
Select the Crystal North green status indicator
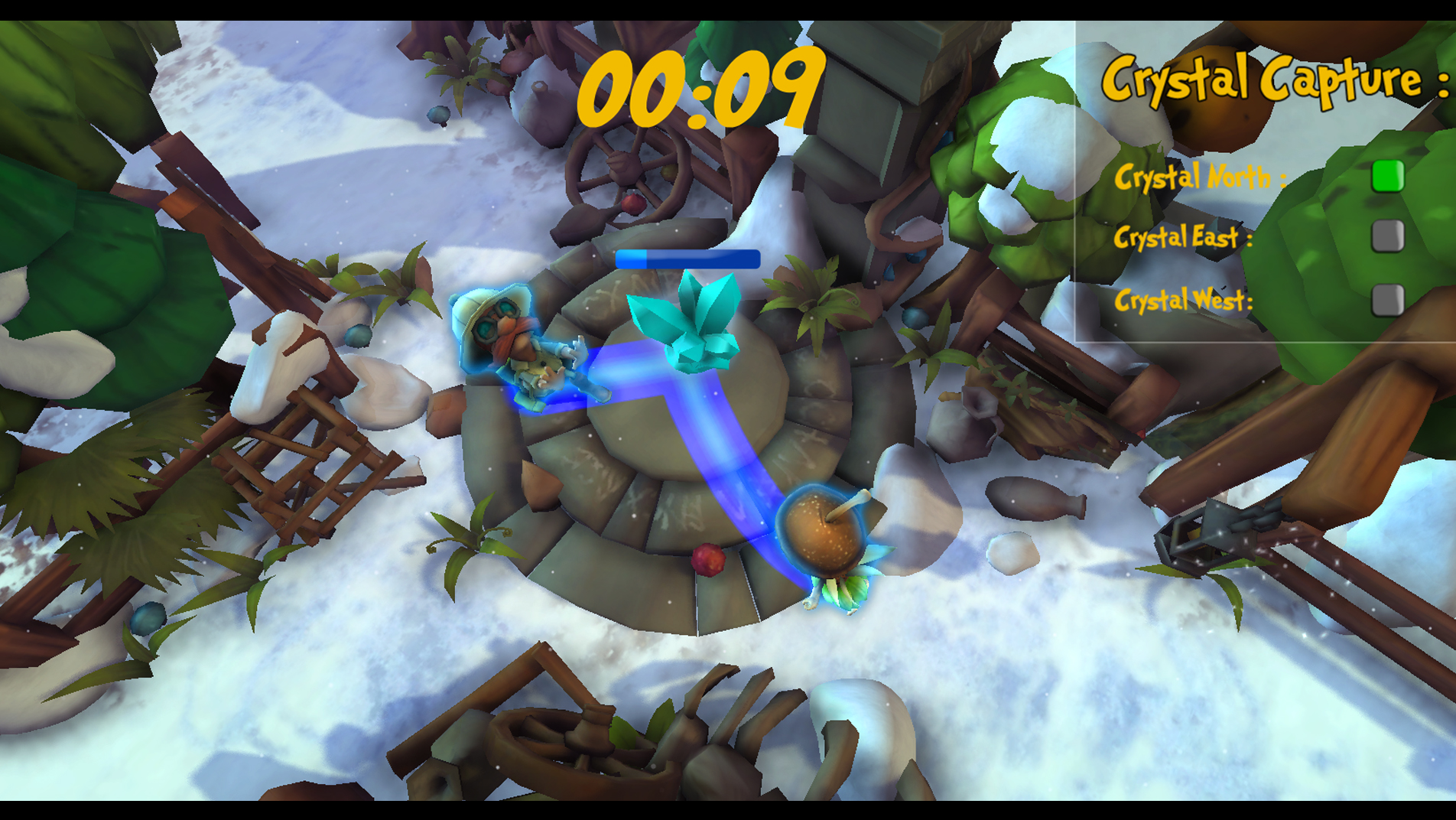(x=1387, y=177)
